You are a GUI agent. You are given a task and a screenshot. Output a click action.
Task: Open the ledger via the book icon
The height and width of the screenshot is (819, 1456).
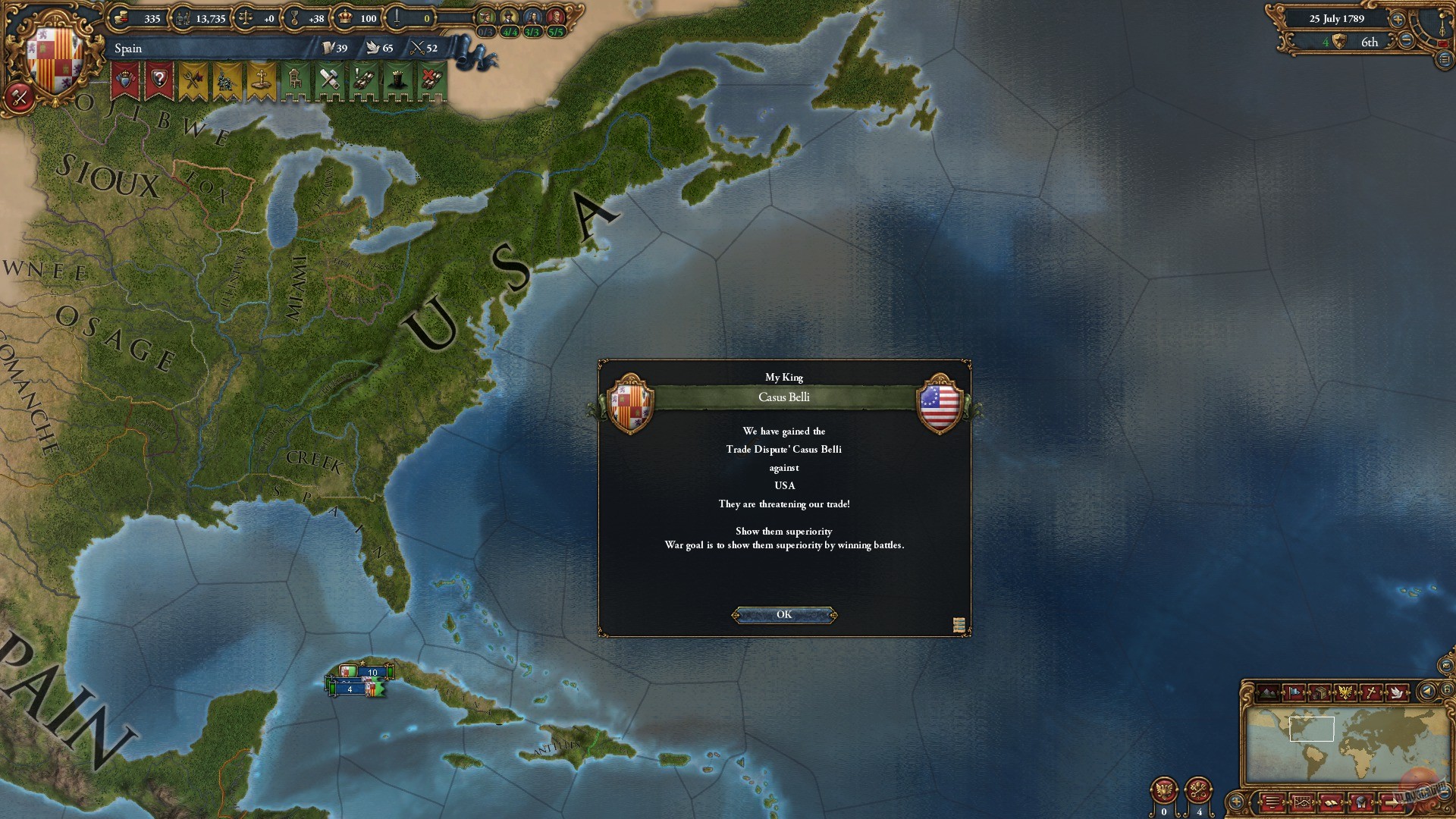(1332, 804)
